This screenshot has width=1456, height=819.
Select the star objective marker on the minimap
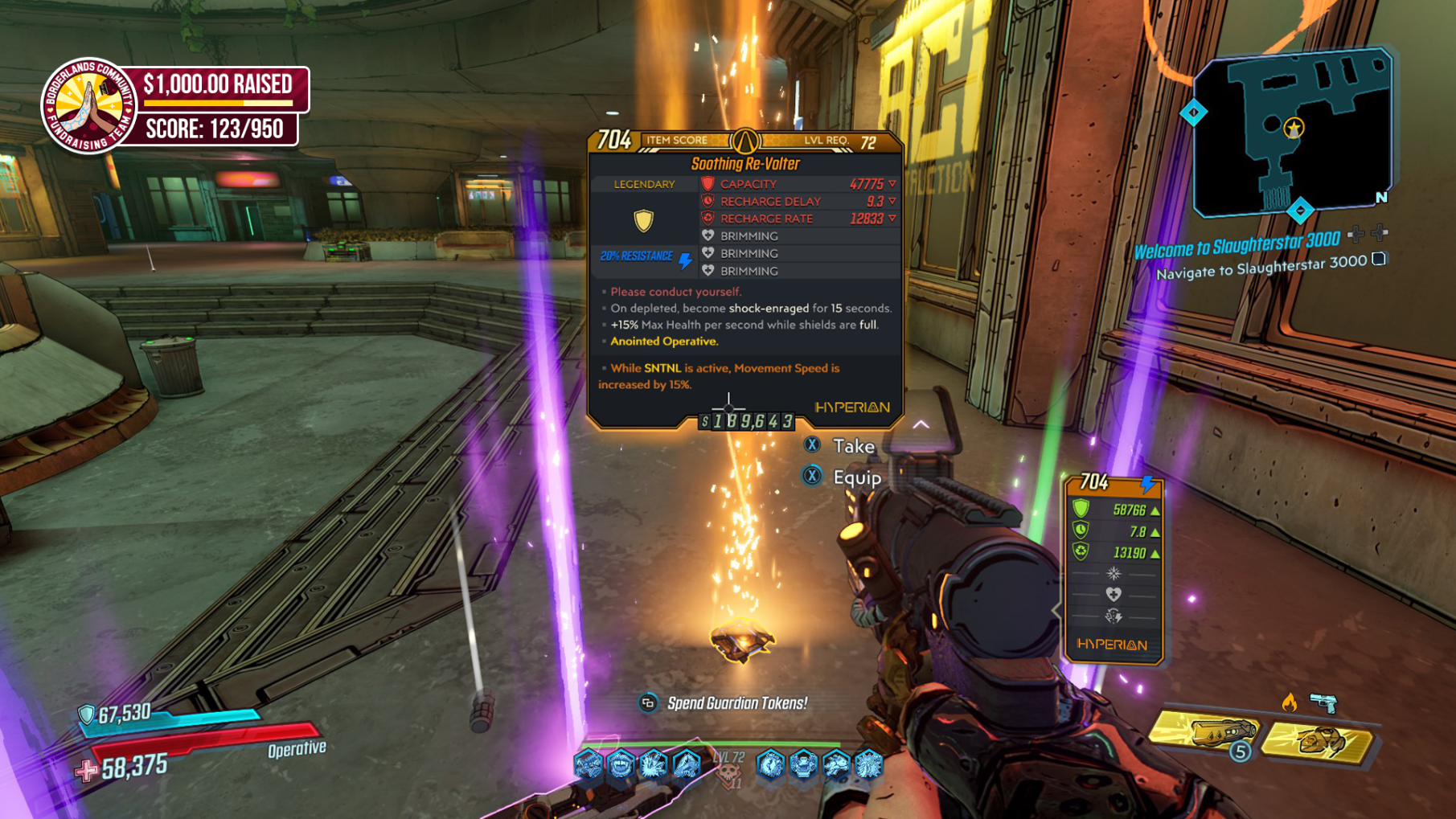click(x=1293, y=128)
